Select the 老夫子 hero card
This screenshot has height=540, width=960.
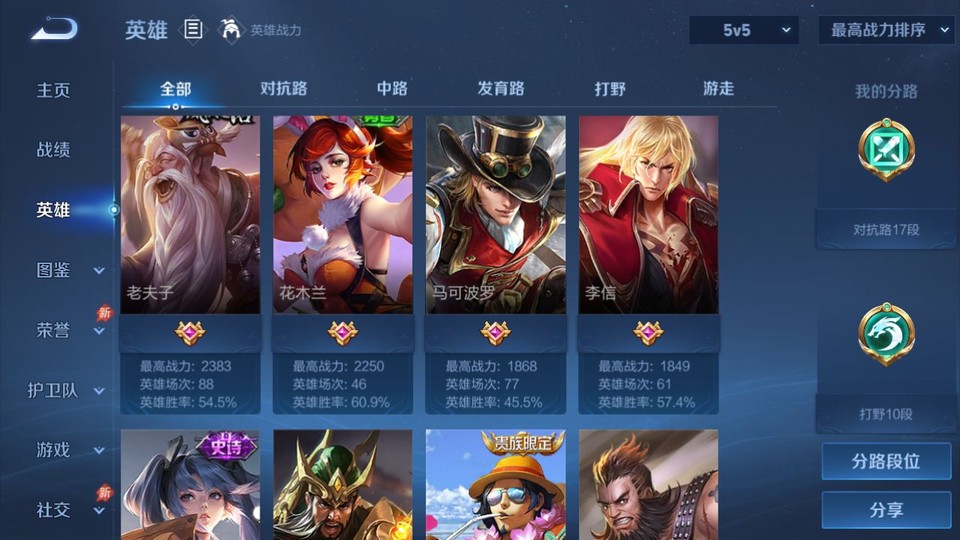click(x=190, y=215)
